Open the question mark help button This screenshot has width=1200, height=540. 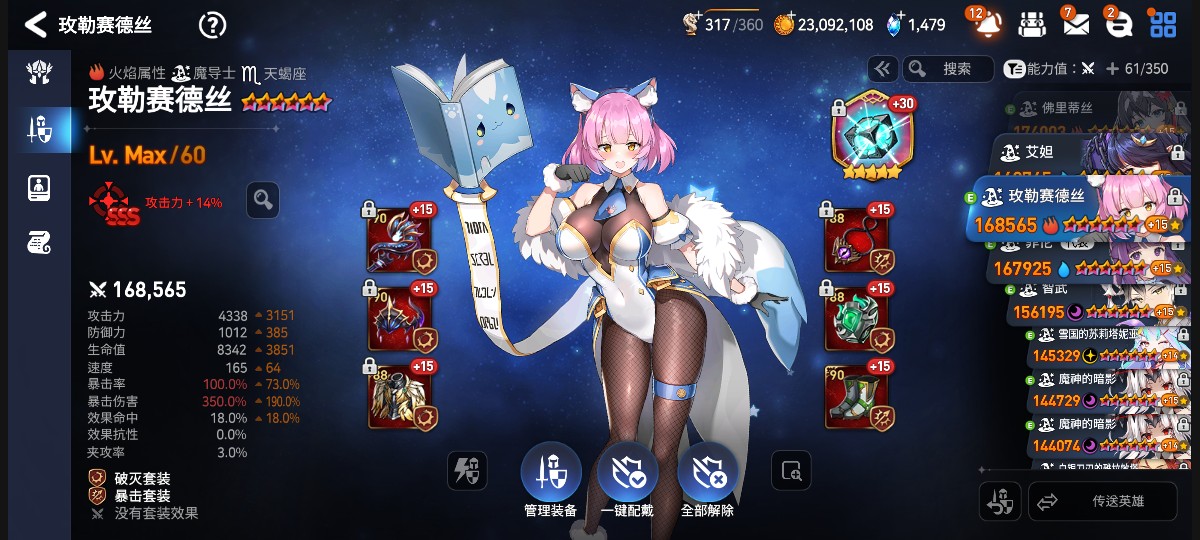pyautogui.click(x=212, y=25)
